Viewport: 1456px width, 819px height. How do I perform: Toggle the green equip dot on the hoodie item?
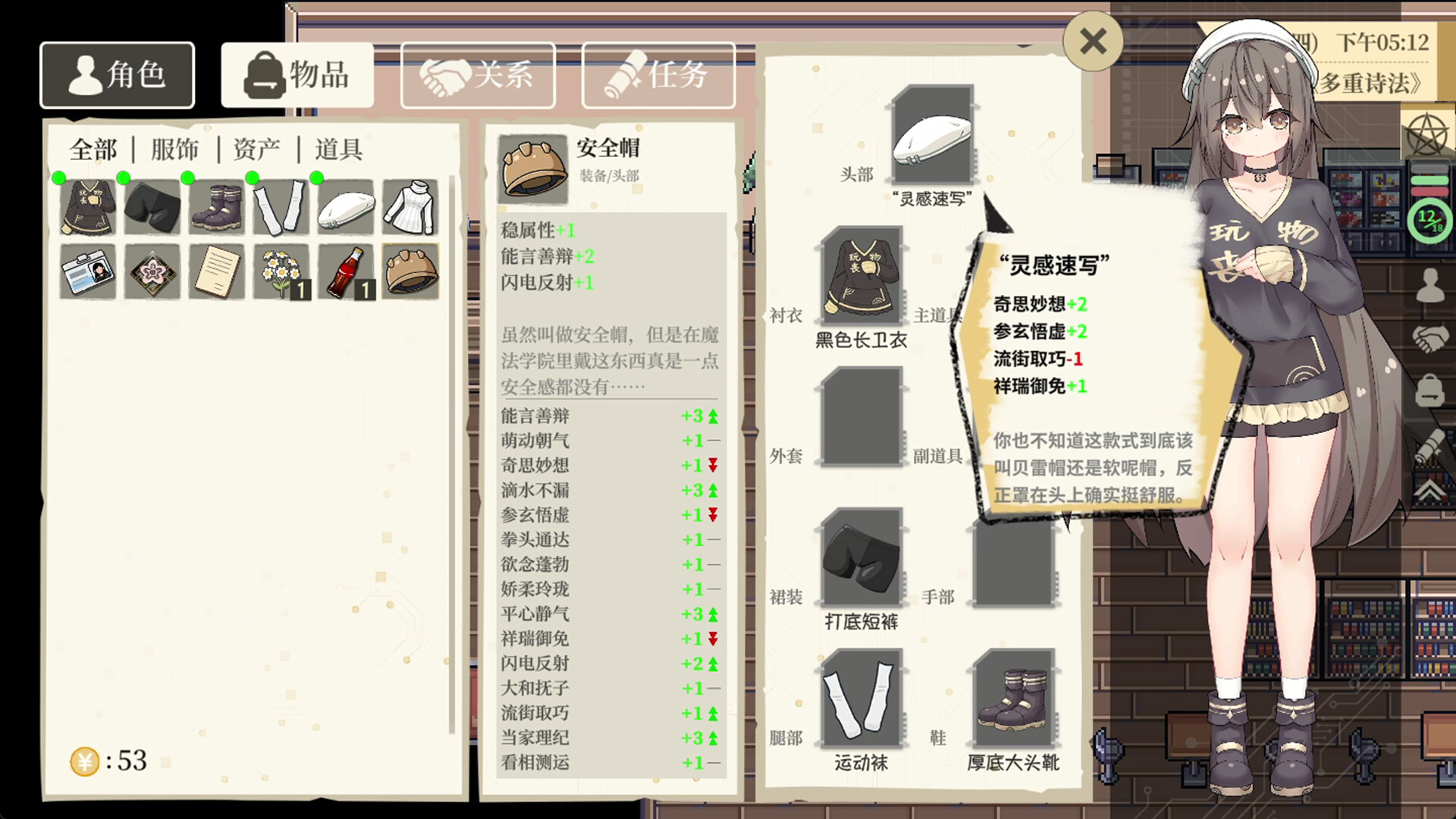click(61, 179)
